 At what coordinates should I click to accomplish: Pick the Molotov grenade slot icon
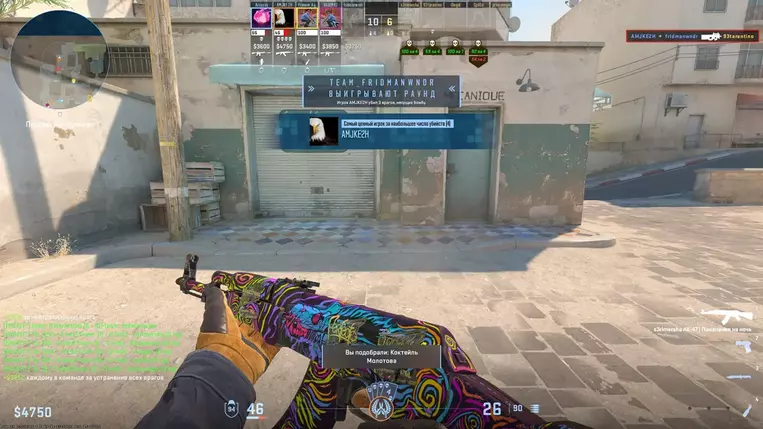tap(747, 408)
